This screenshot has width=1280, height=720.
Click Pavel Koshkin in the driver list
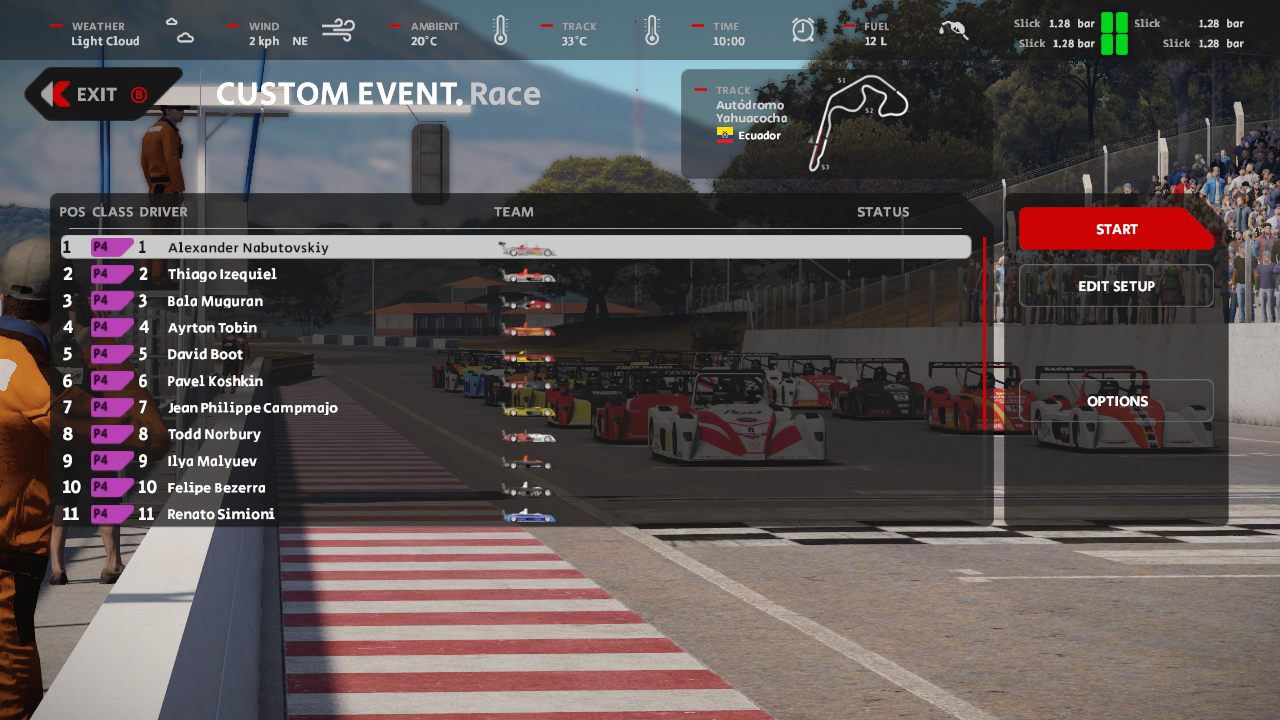[215, 381]
